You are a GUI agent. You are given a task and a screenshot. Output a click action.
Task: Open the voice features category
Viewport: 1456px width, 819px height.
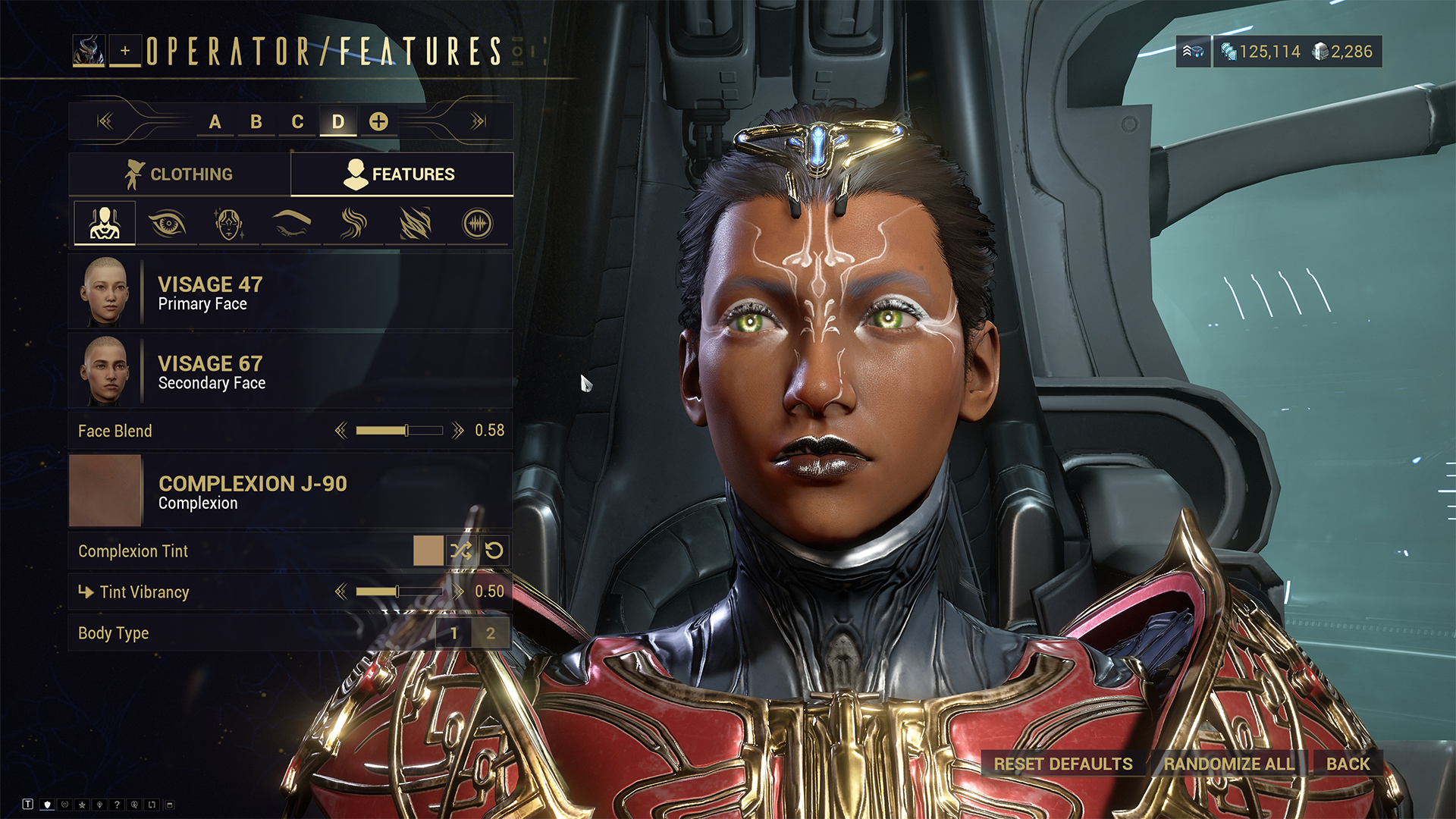(x=477, y=224)
